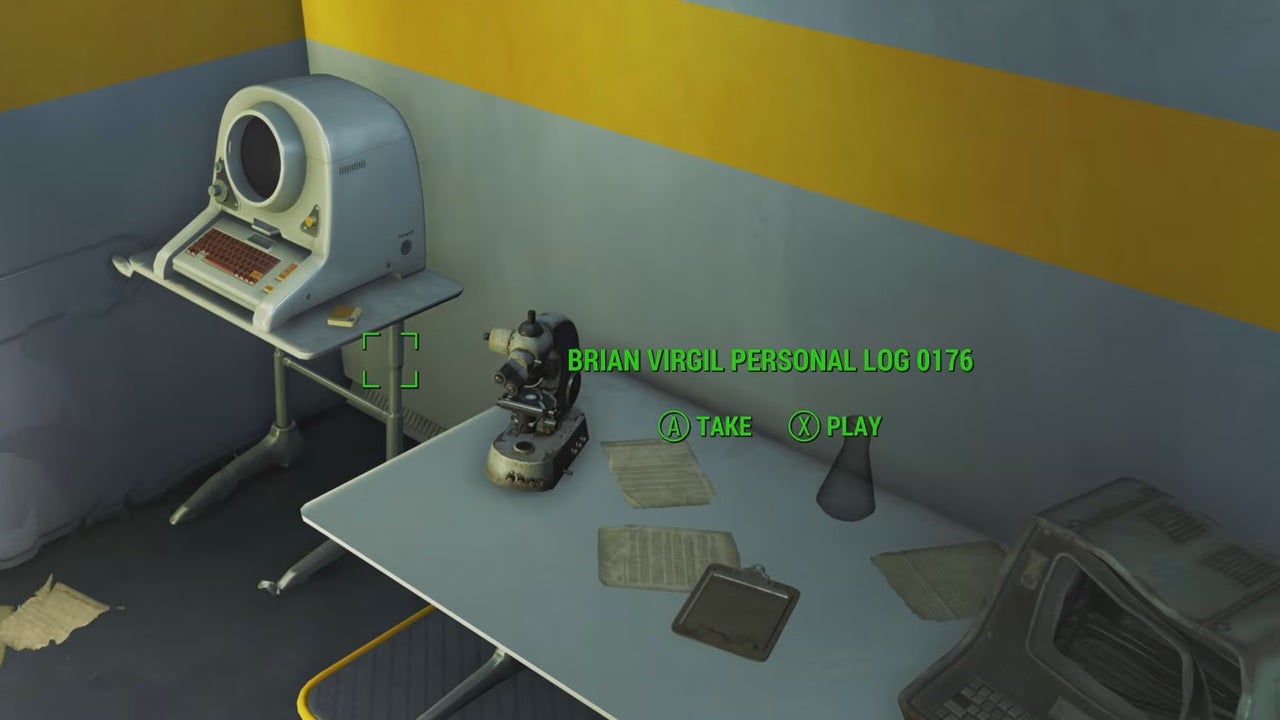
Task: Click the TAKE text label
Action: [725, 427]
